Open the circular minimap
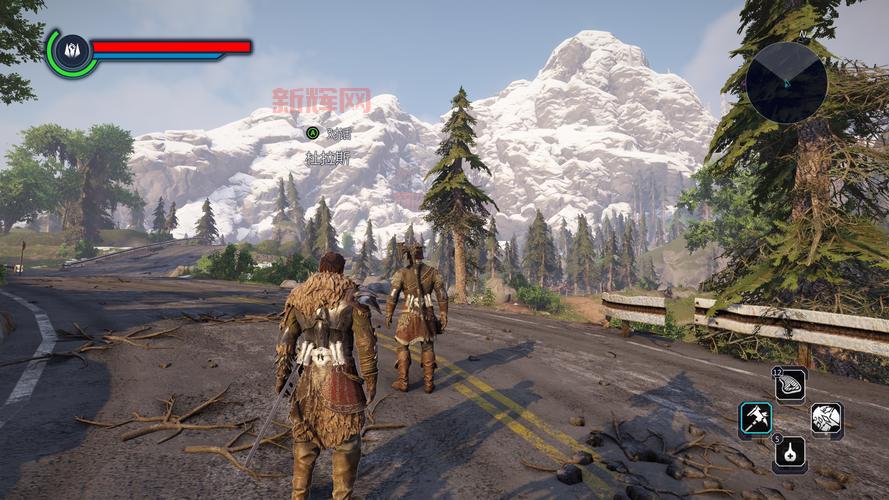This screenshot has height=500, width=889. [786, 82]
